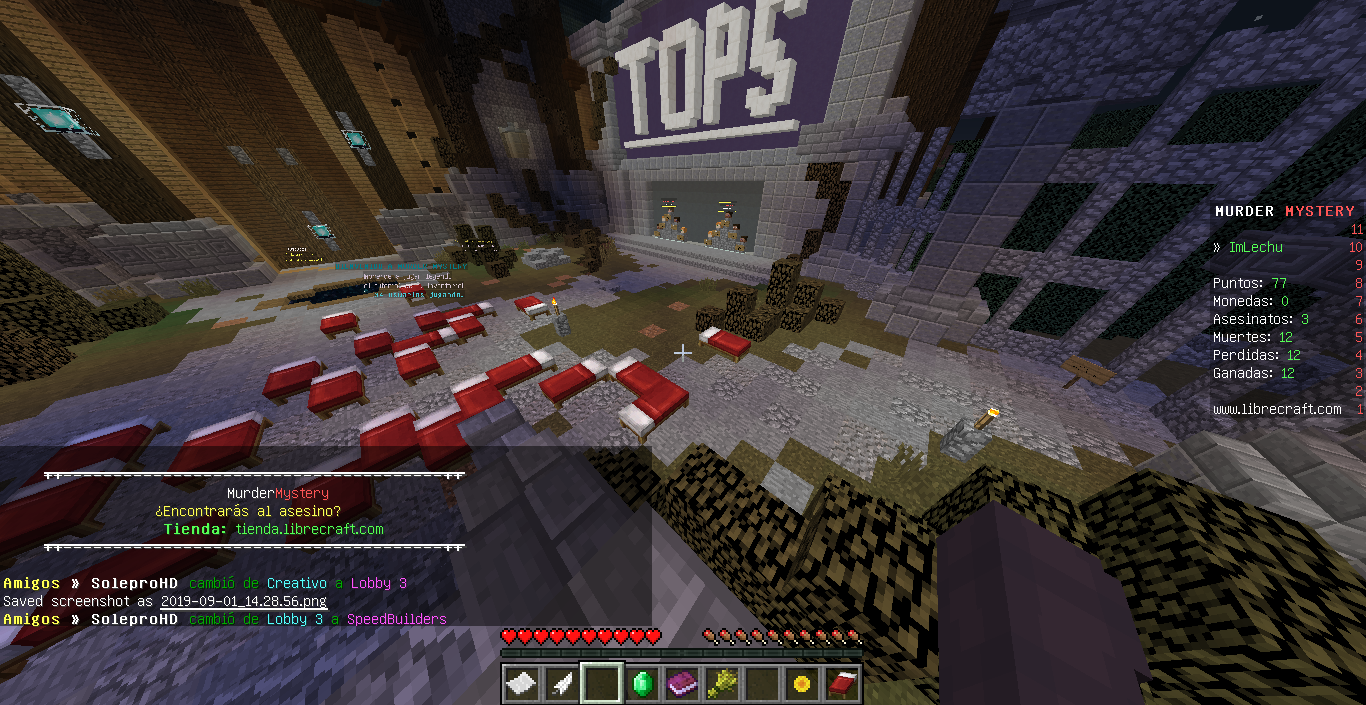Select the feather hotbar slot
The height and width of the screenshot is (705, 1366).
click(x=562, y=684)
